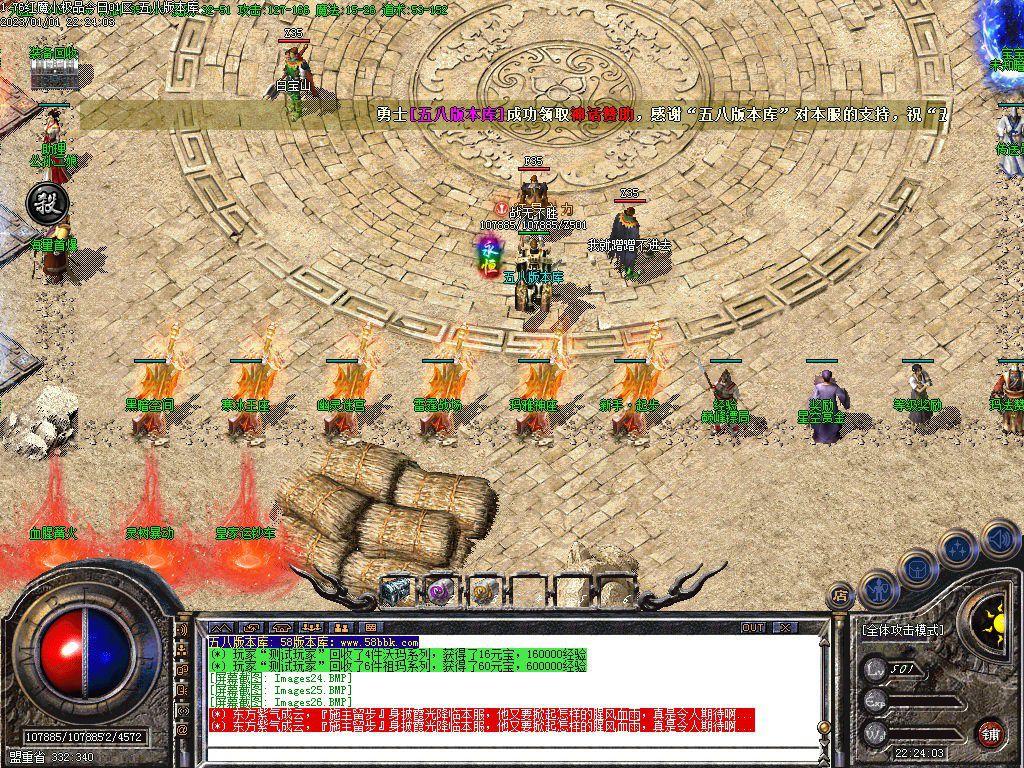1024x768 pixels.
Task: Use the purple scroll in the belt
Action: (440, 590)
